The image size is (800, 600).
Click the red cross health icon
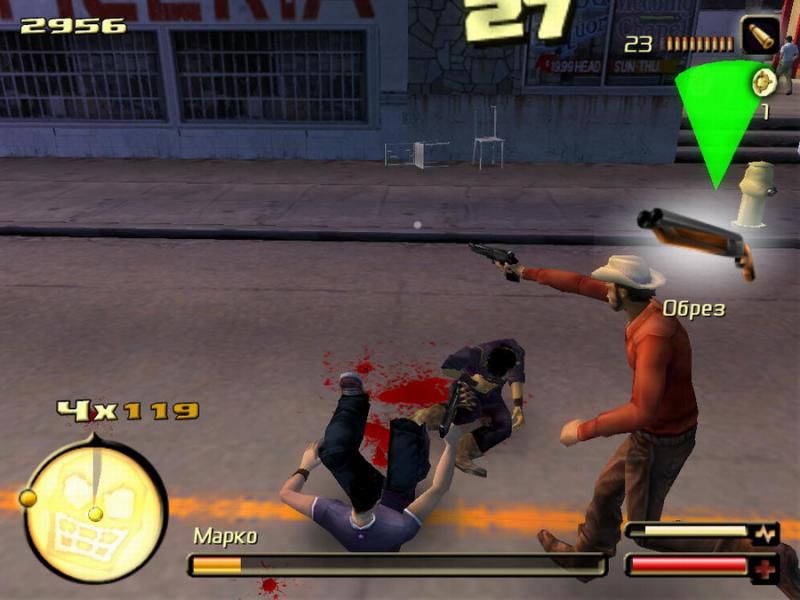click(765, 566)
